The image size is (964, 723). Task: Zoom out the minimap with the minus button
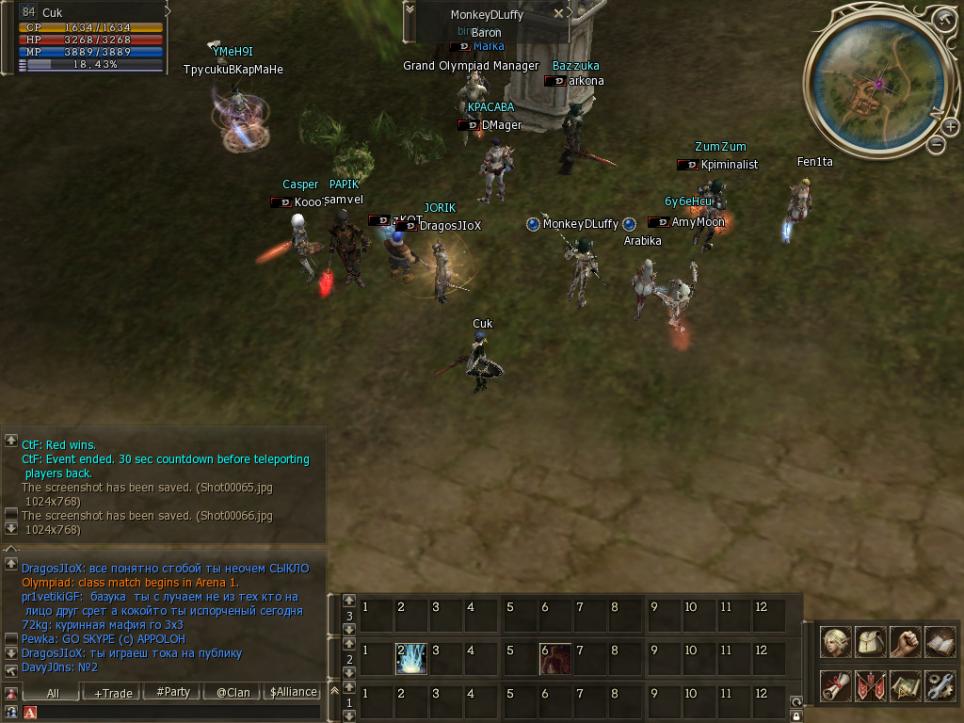coord(937,145)
